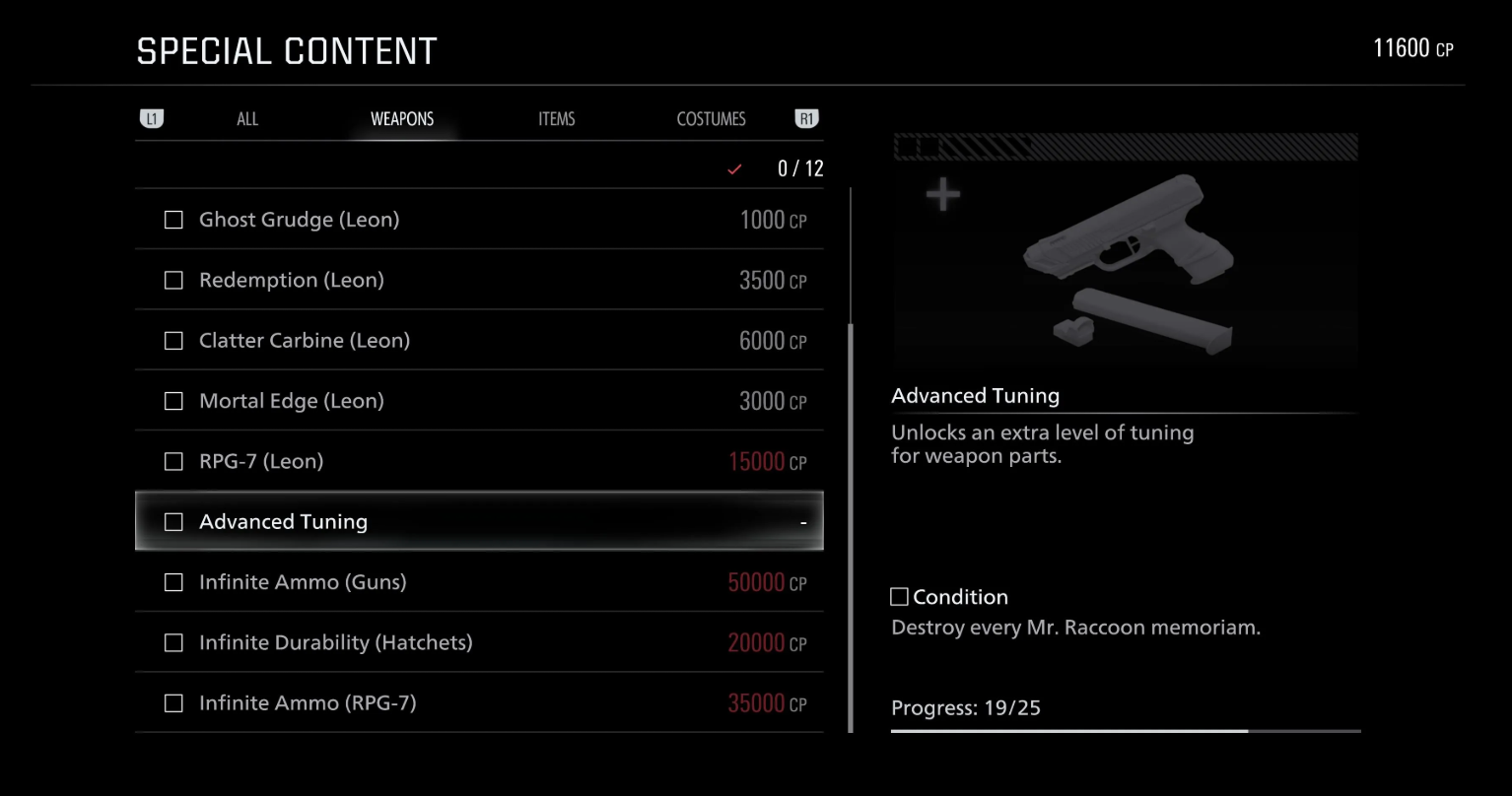Tick the Mortal Edge checkbox
The width and height of the screenshot is (1512, 796).
[x=173, y=401]
